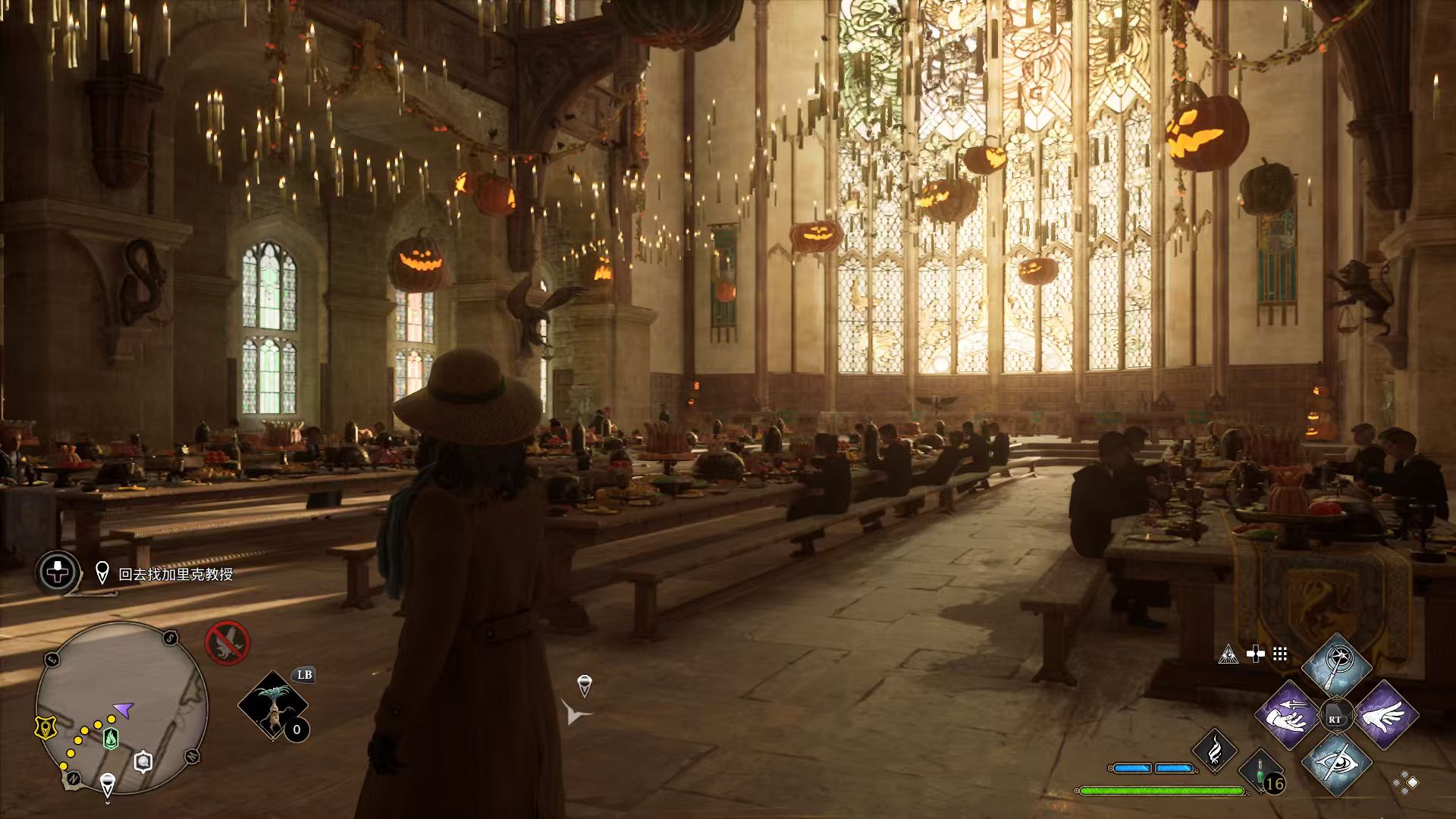
Task: Click the white pin marker at minimap bottom
Action: (x=108, y=783)
